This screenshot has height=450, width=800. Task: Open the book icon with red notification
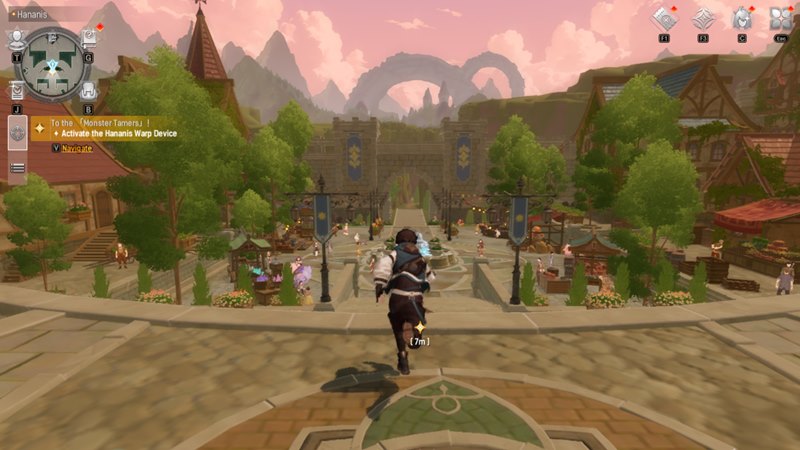tap(90, 37)
